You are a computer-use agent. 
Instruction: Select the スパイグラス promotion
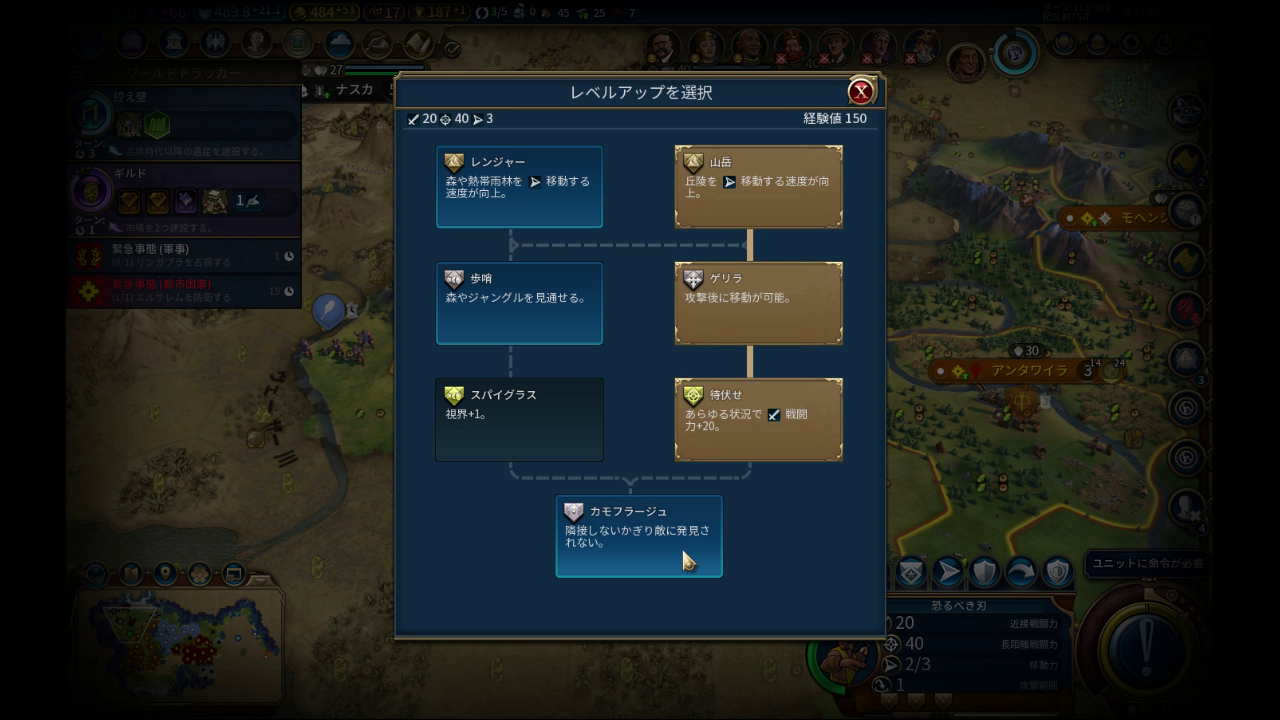click(519, 419)
